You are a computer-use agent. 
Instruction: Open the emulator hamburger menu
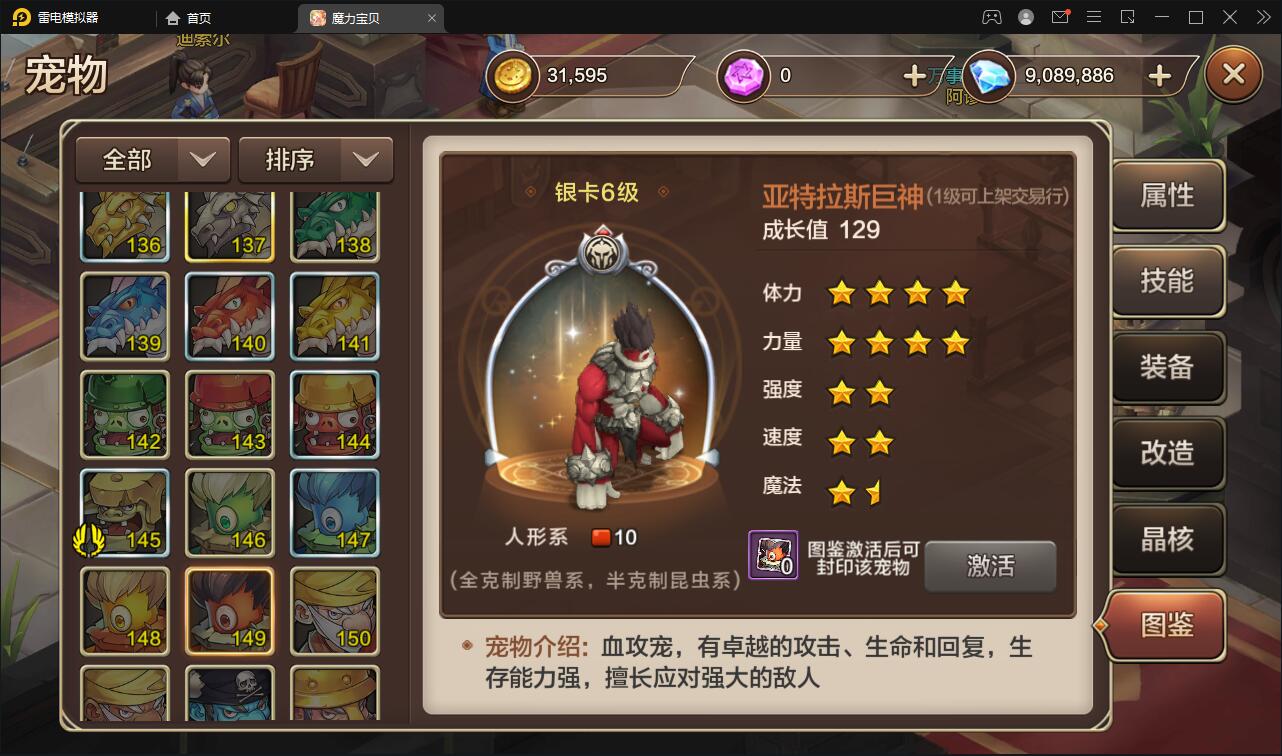point(1094,16)
